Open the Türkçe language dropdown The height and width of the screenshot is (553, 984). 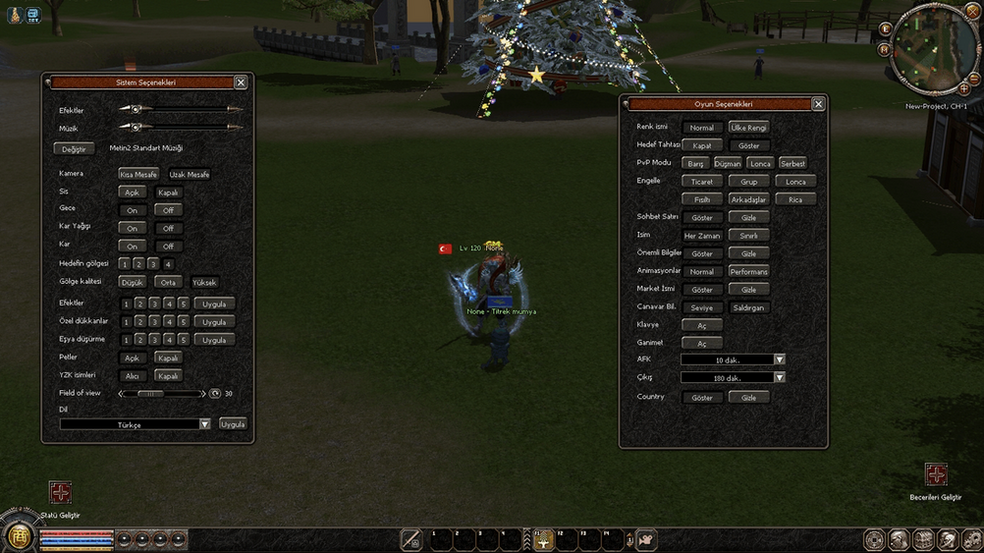[x=204, y=424]
